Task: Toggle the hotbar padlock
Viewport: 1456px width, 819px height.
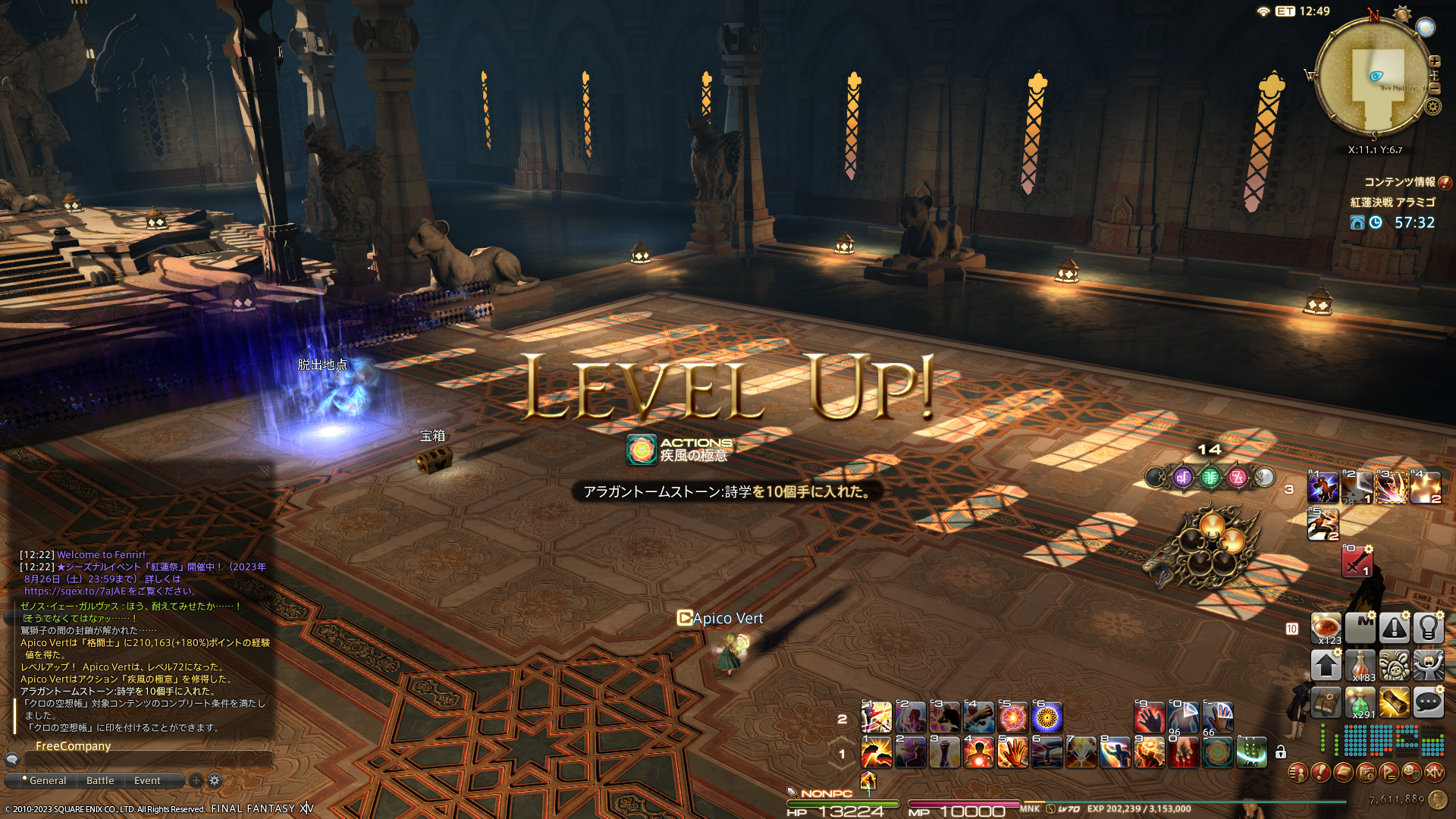Action: pos(1281,752)
